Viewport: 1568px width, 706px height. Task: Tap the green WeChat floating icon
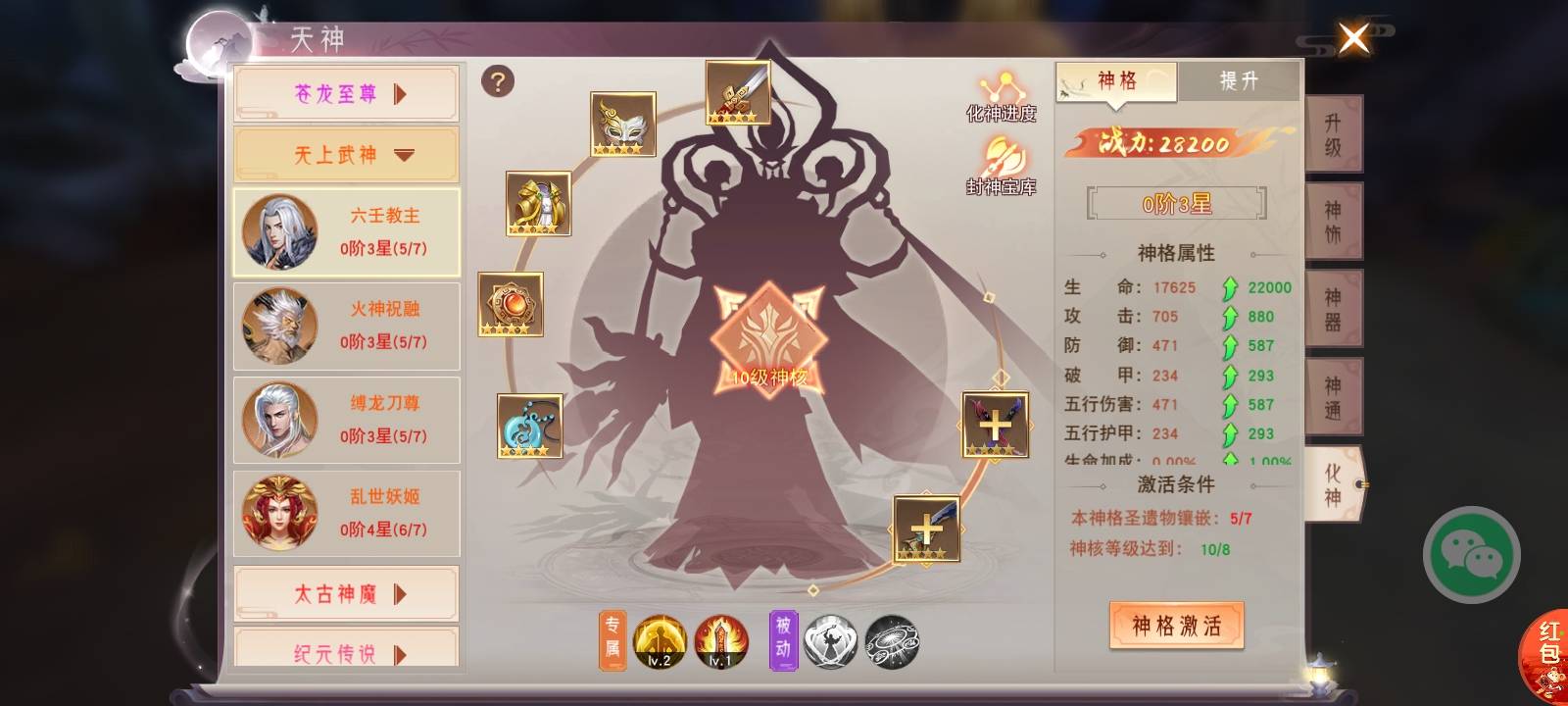click(x=1471, y=555)
